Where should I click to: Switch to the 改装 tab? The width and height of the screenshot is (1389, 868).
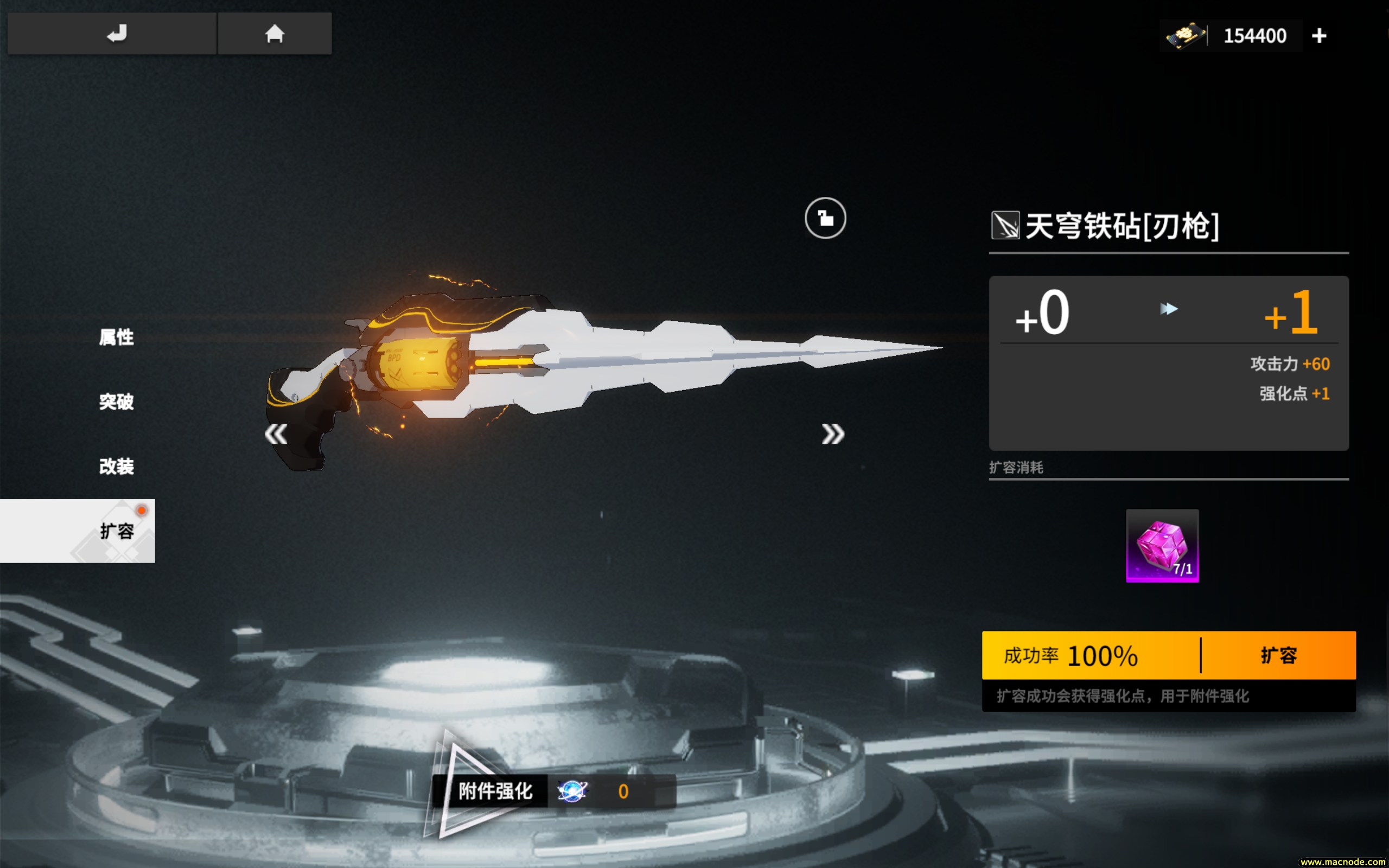[117, 467]
